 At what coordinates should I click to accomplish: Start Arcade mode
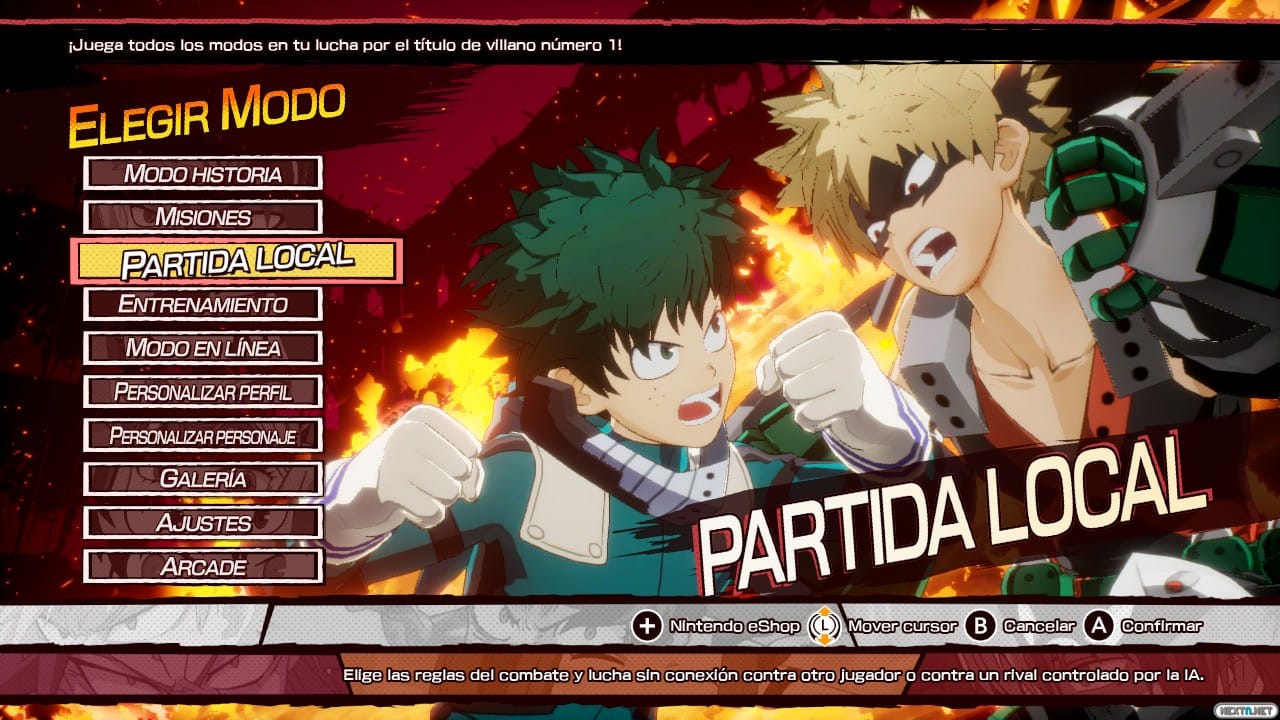point(203,566)
